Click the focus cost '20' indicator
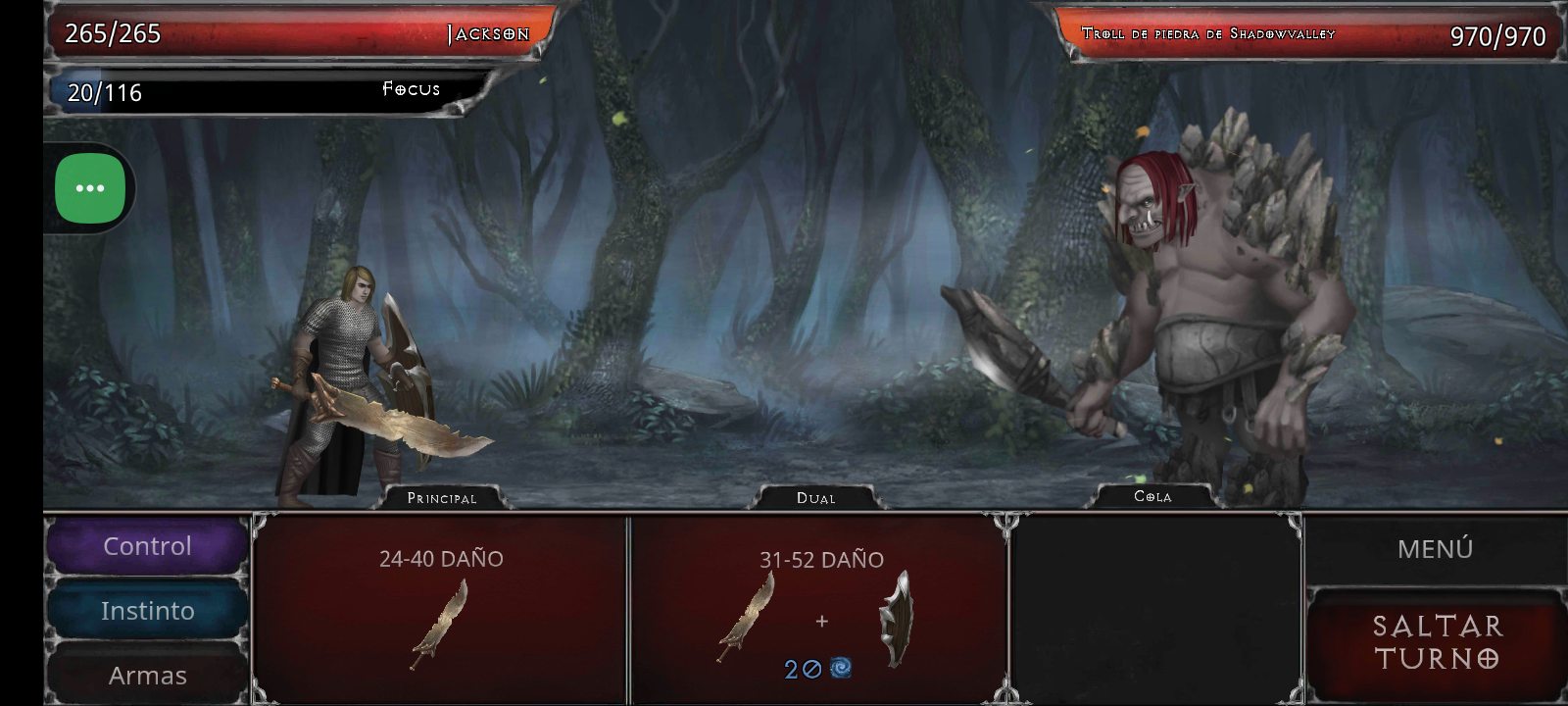Image resolution: width=1568 pixels, height=706 pixels. point(799,671)
